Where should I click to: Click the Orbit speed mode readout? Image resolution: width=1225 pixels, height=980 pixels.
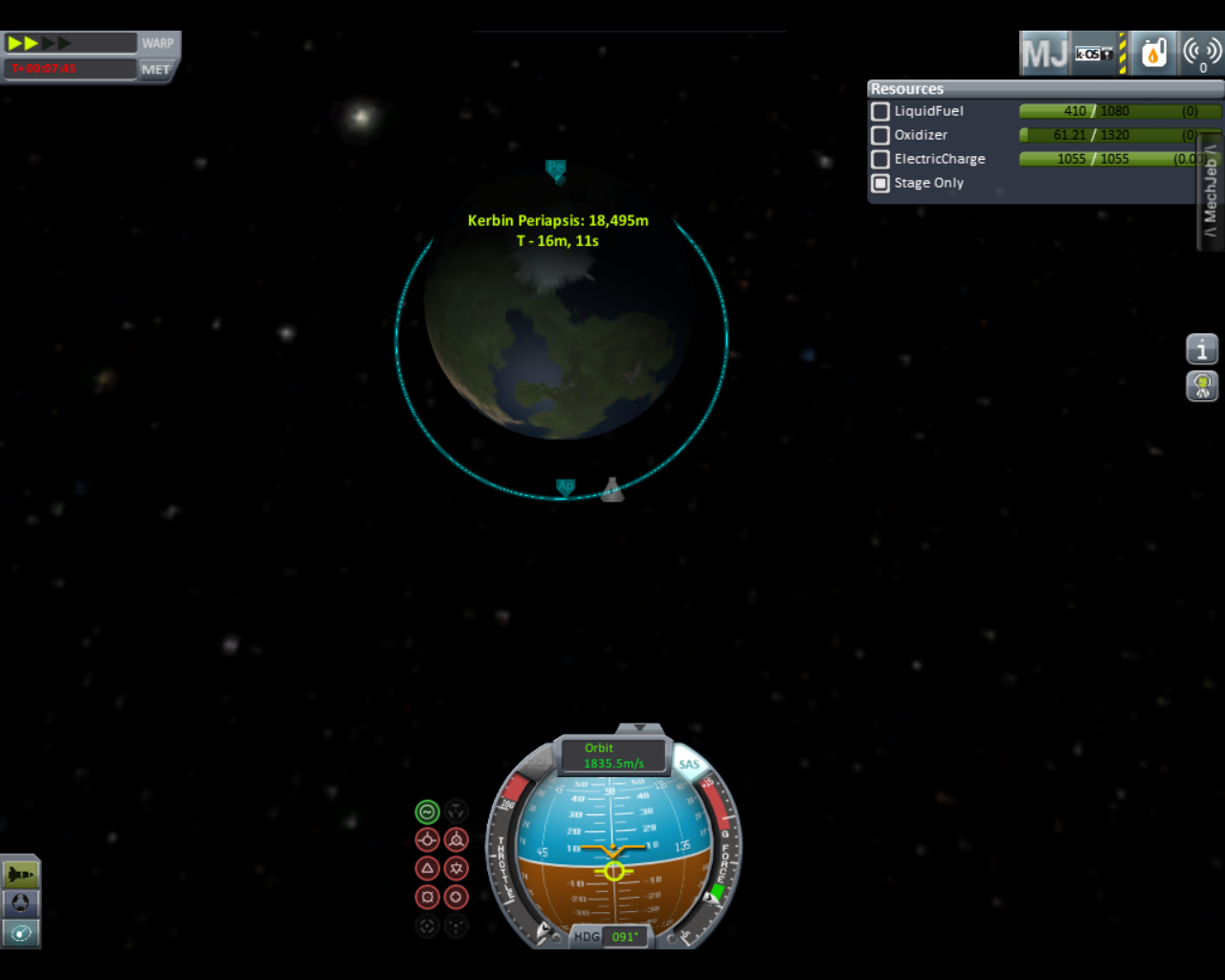[613, 756]
